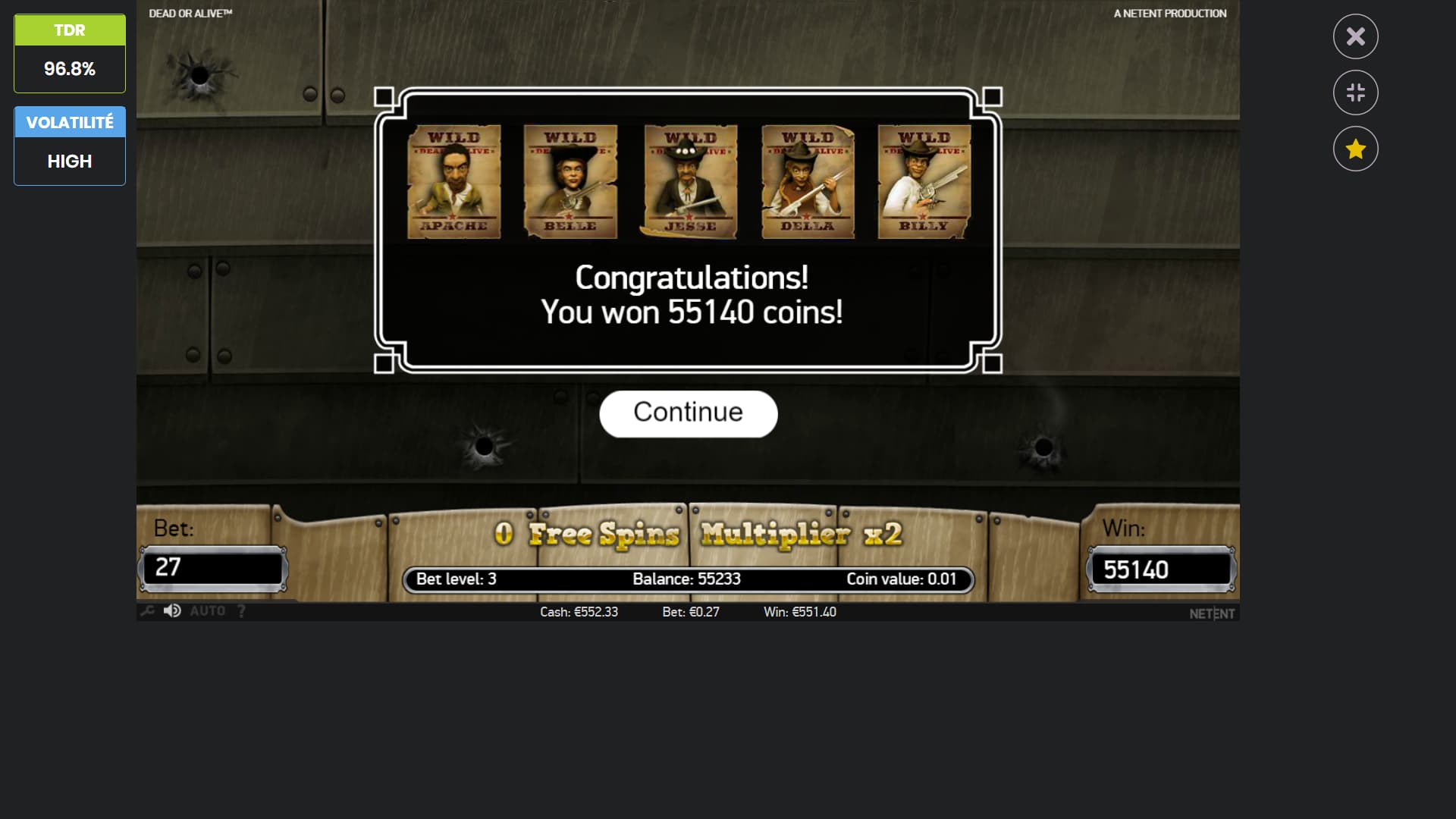
Task: Close the game with the X button
Action: tap(1355, 36)
